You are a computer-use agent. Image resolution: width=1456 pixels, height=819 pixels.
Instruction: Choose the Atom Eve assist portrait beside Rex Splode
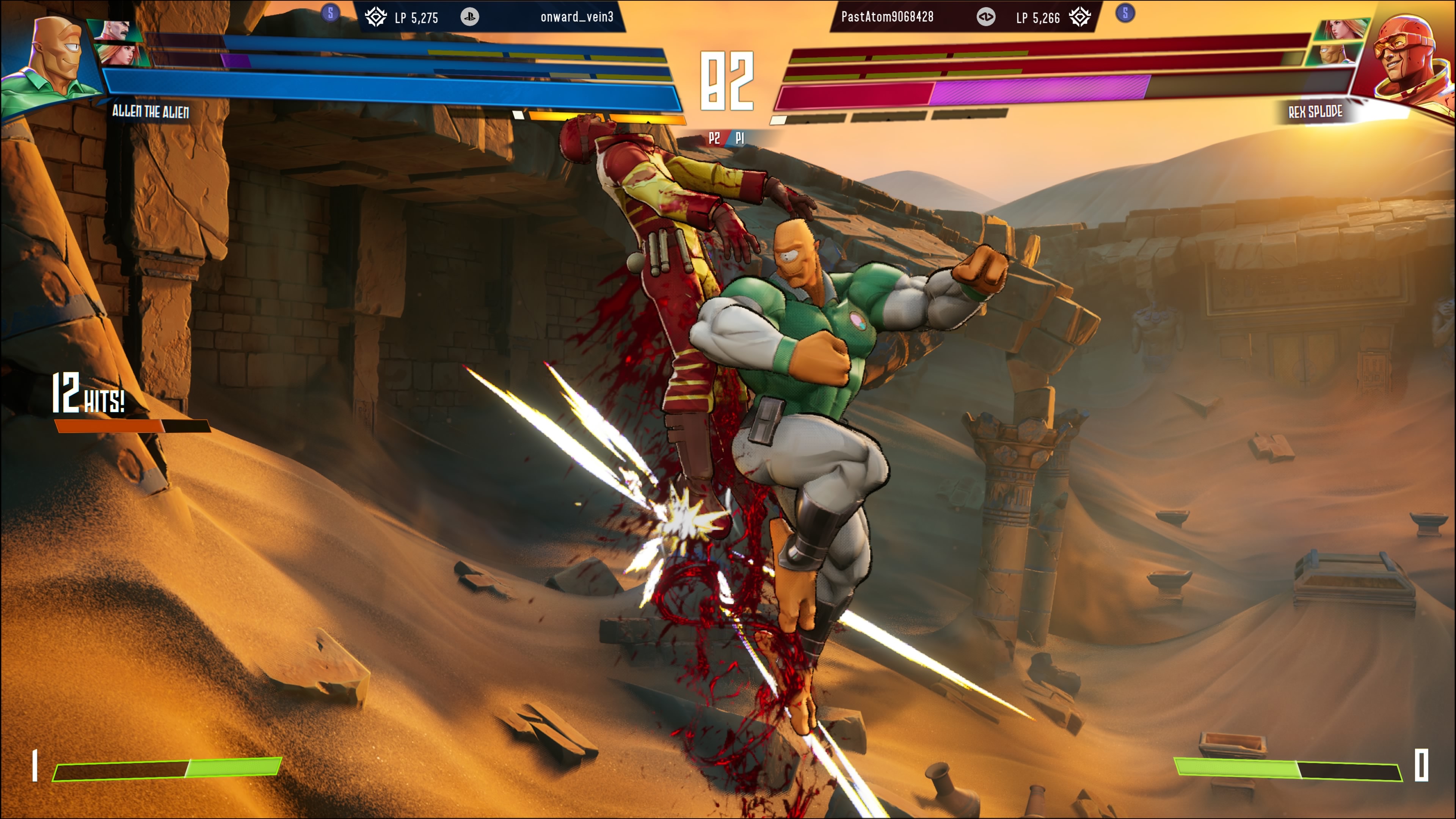point(1342,30)
